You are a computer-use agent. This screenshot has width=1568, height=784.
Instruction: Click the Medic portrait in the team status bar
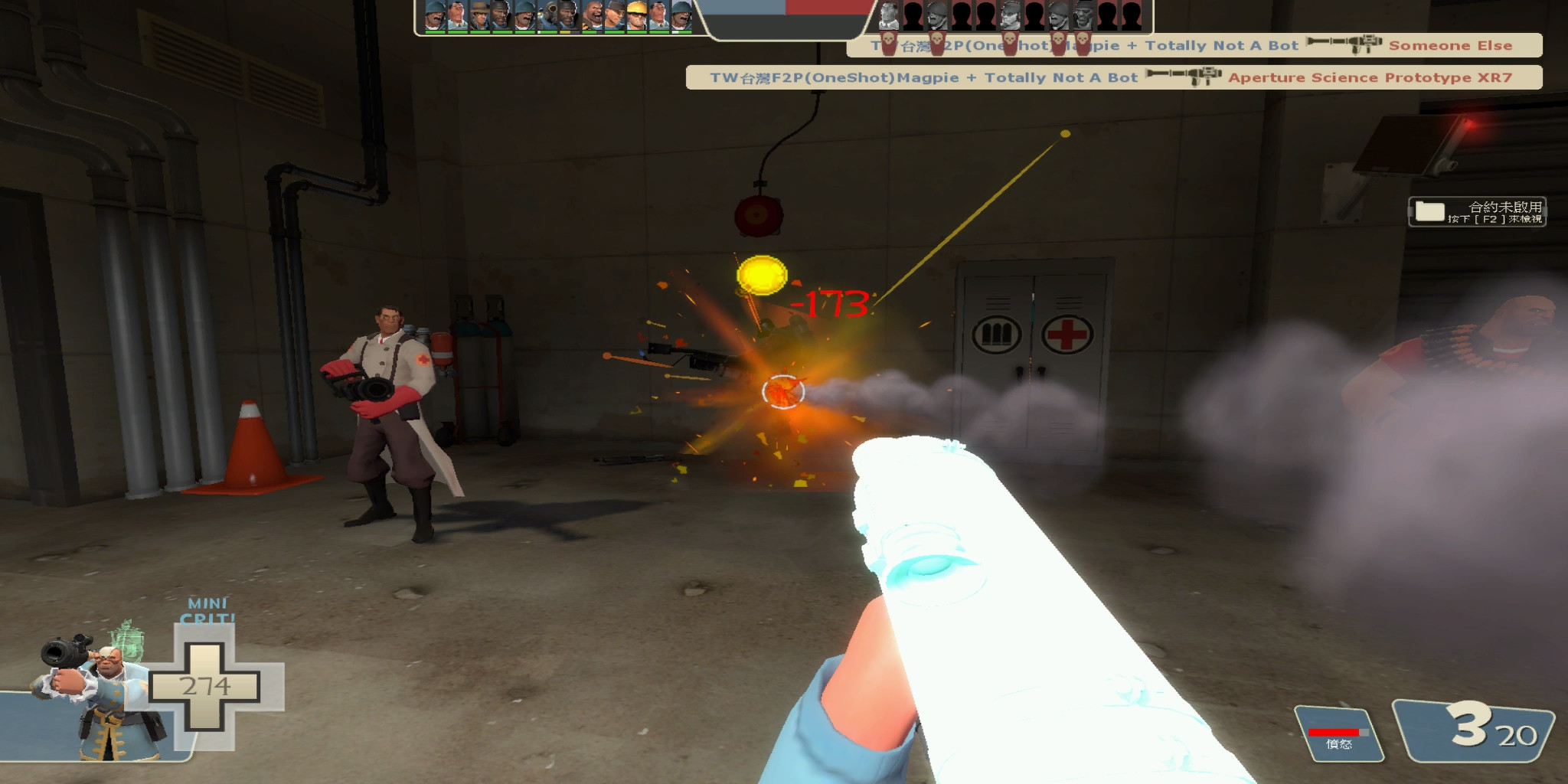coord(456,17)
